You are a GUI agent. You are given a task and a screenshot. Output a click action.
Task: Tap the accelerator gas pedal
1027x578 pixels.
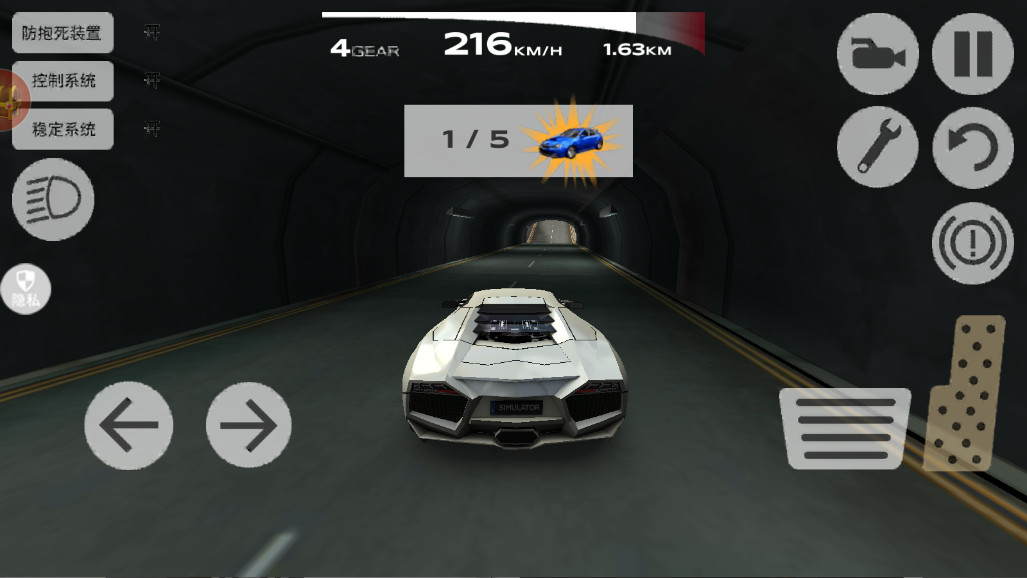962,393
